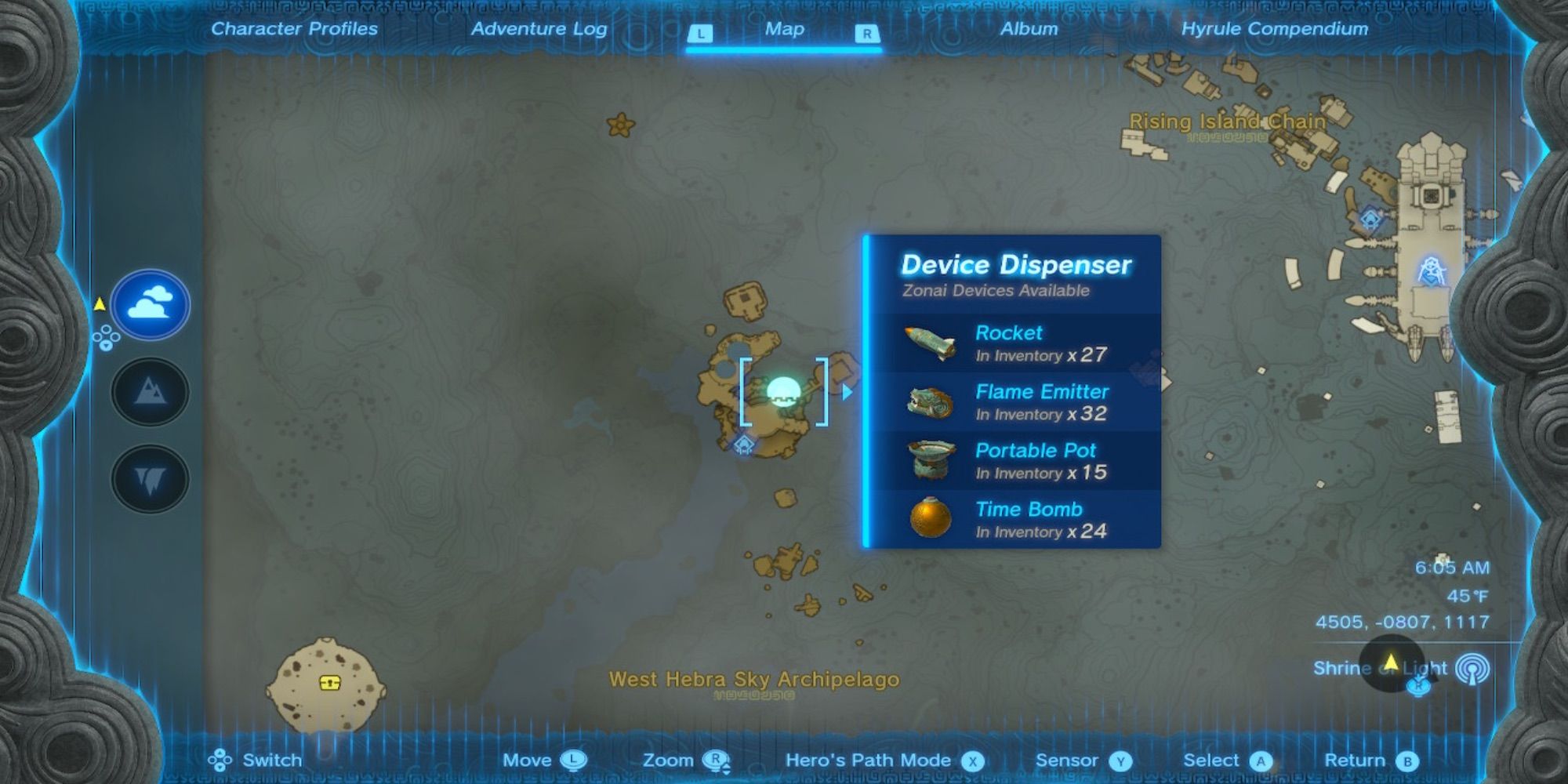Click the Flame Emitter device icon
1568x784 pixels.
pyautogui.click(x=930, y=401)
